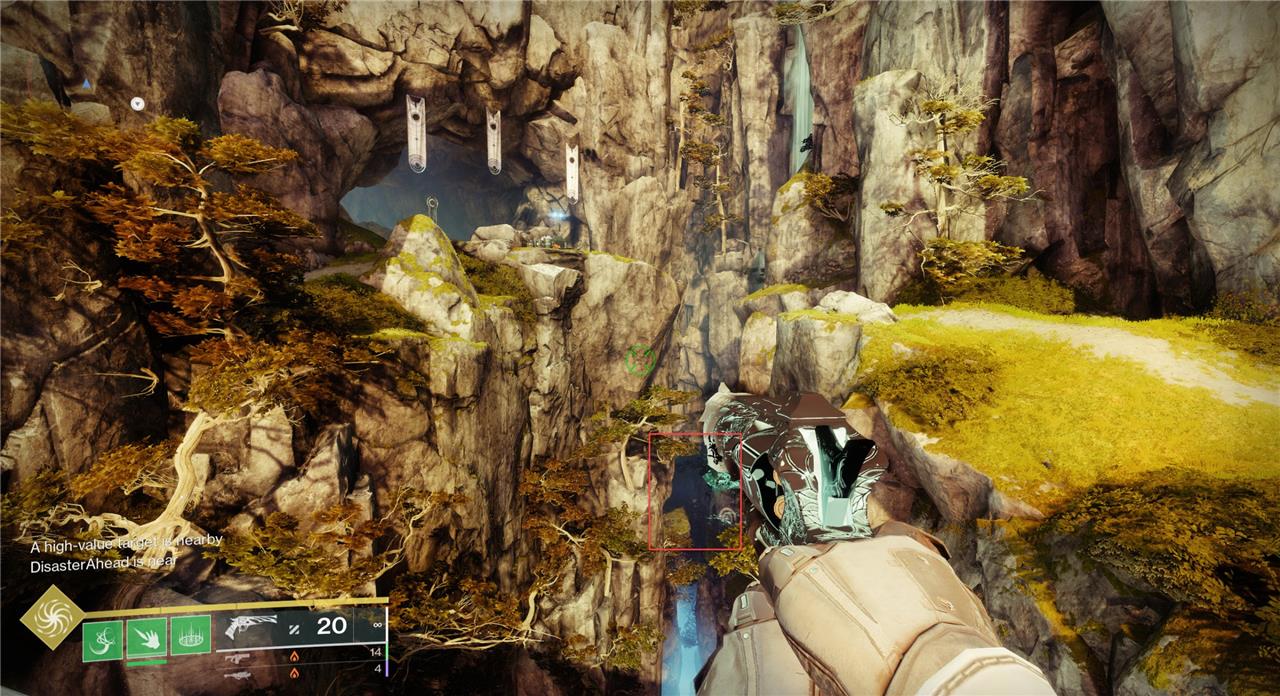The width and height of the screenshot is (1280, 696).
Task: Activate the golden Super ability diamond
Action: tap(52, 617)
